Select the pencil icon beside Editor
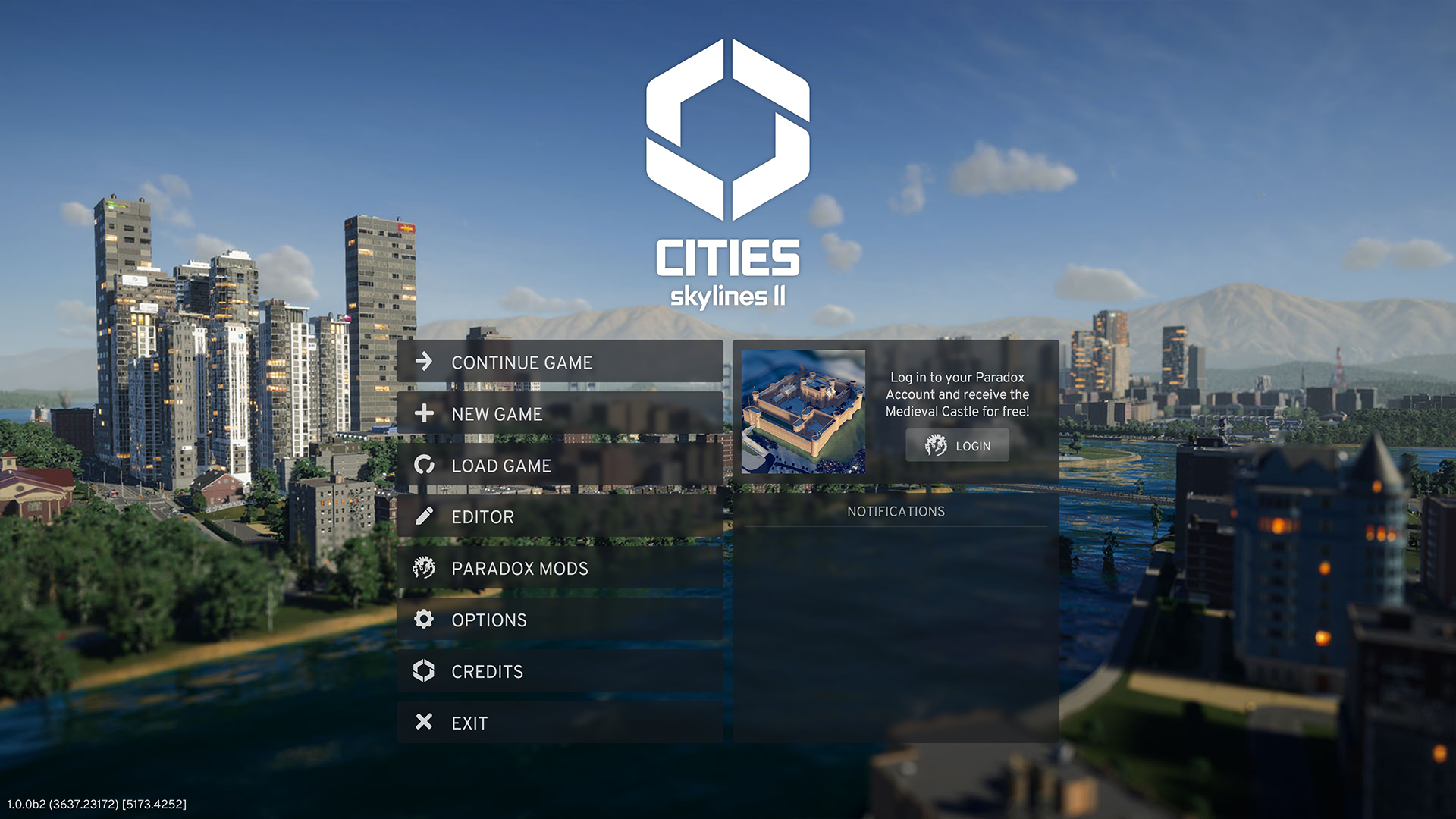Screen dimensions: 1456x819 click(x=425, y=516)
